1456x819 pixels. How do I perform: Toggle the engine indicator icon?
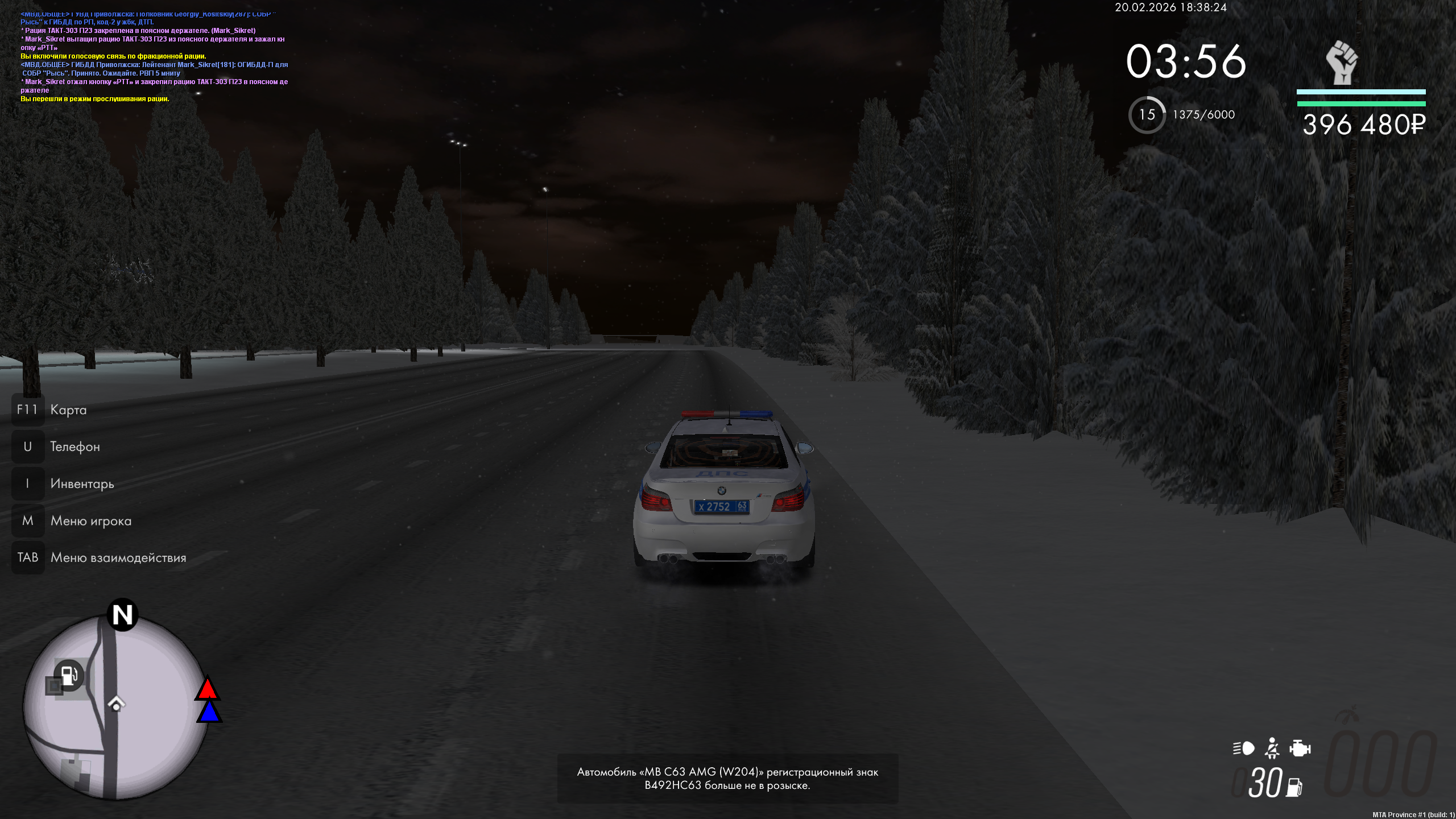(x=1300, y=748)
